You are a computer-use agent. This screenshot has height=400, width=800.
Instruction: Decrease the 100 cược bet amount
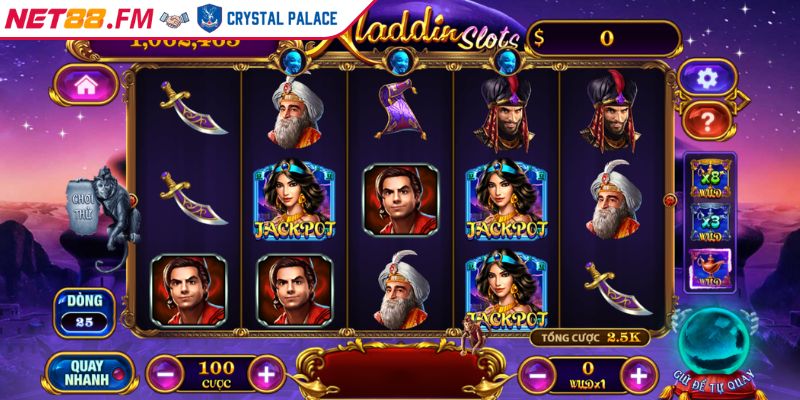[165, 376]
